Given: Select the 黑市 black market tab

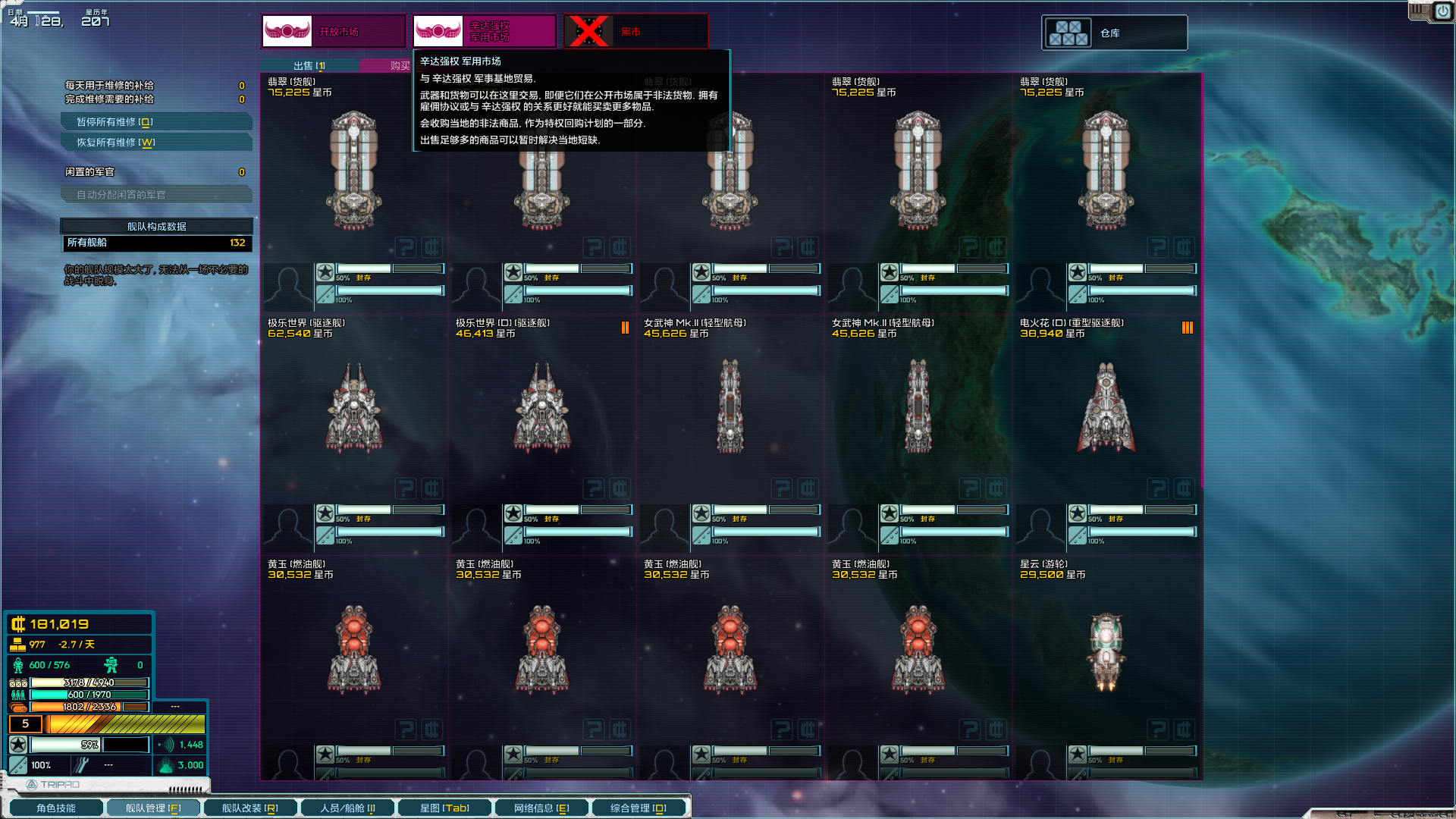Looking at the screenshot, I should pyautogui.click(x=635, y=32).
